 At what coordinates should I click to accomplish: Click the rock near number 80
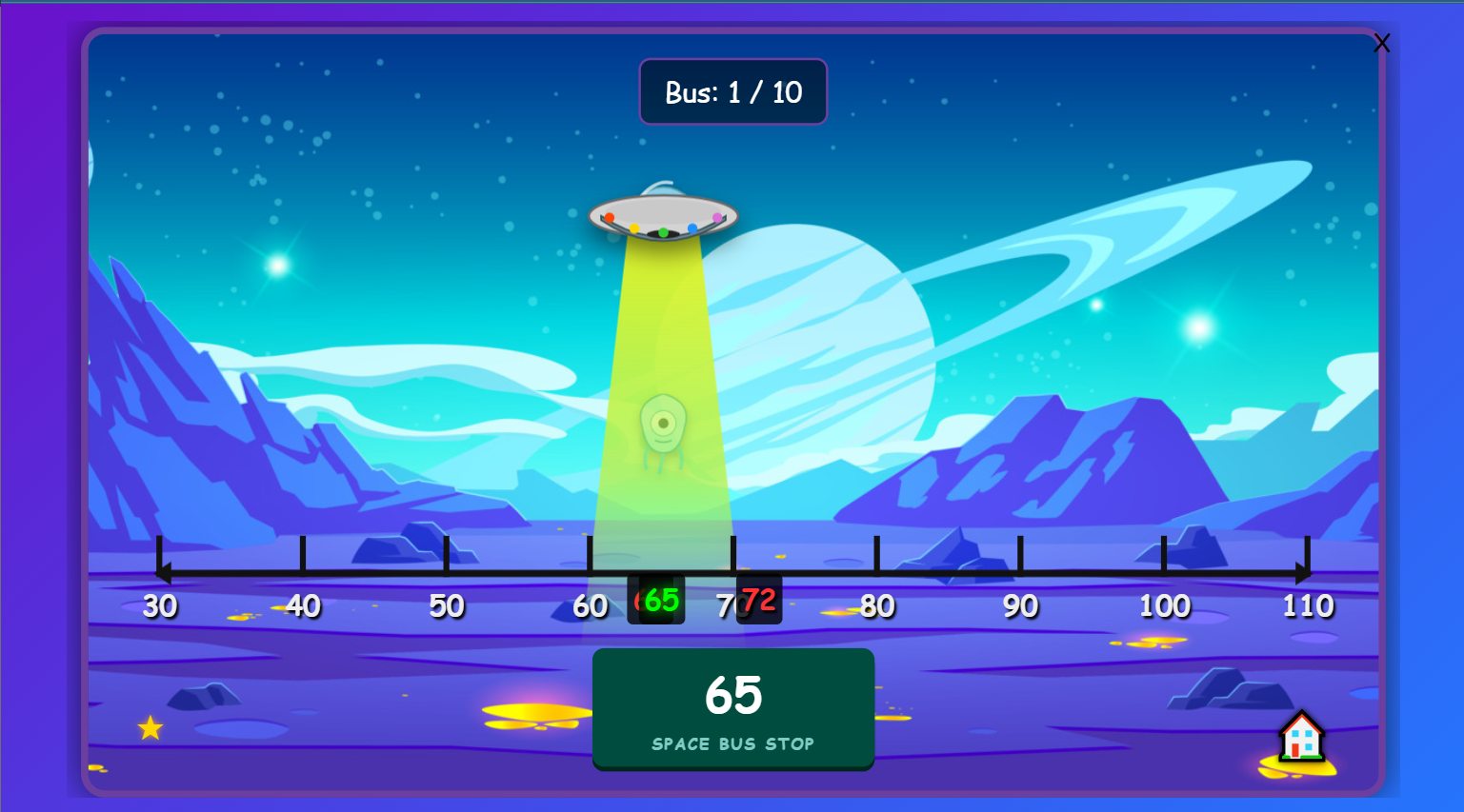click(953, 550)
